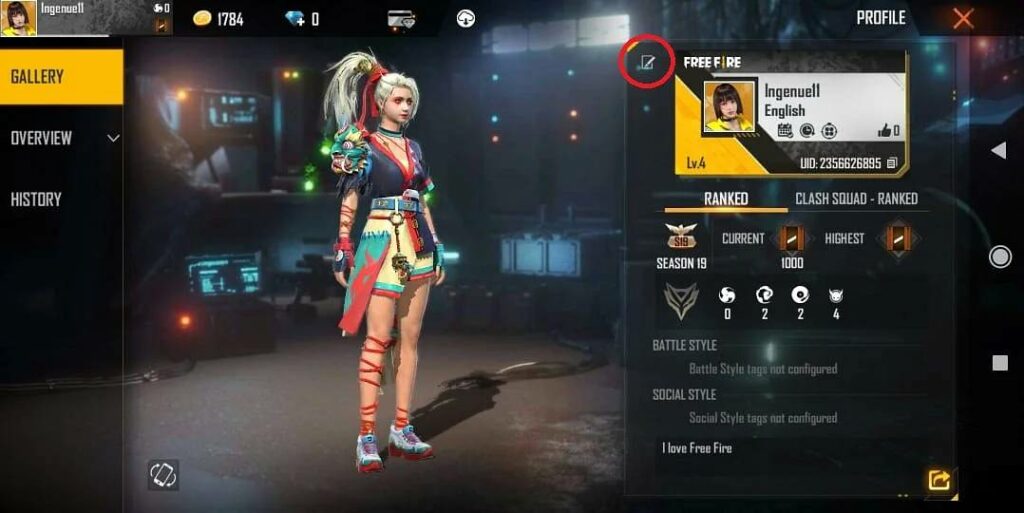This screenshot has height=513, width=1024.
Task: Toggle the character rotate view icon
Action: pyautogui.click(x=163, y=475)
